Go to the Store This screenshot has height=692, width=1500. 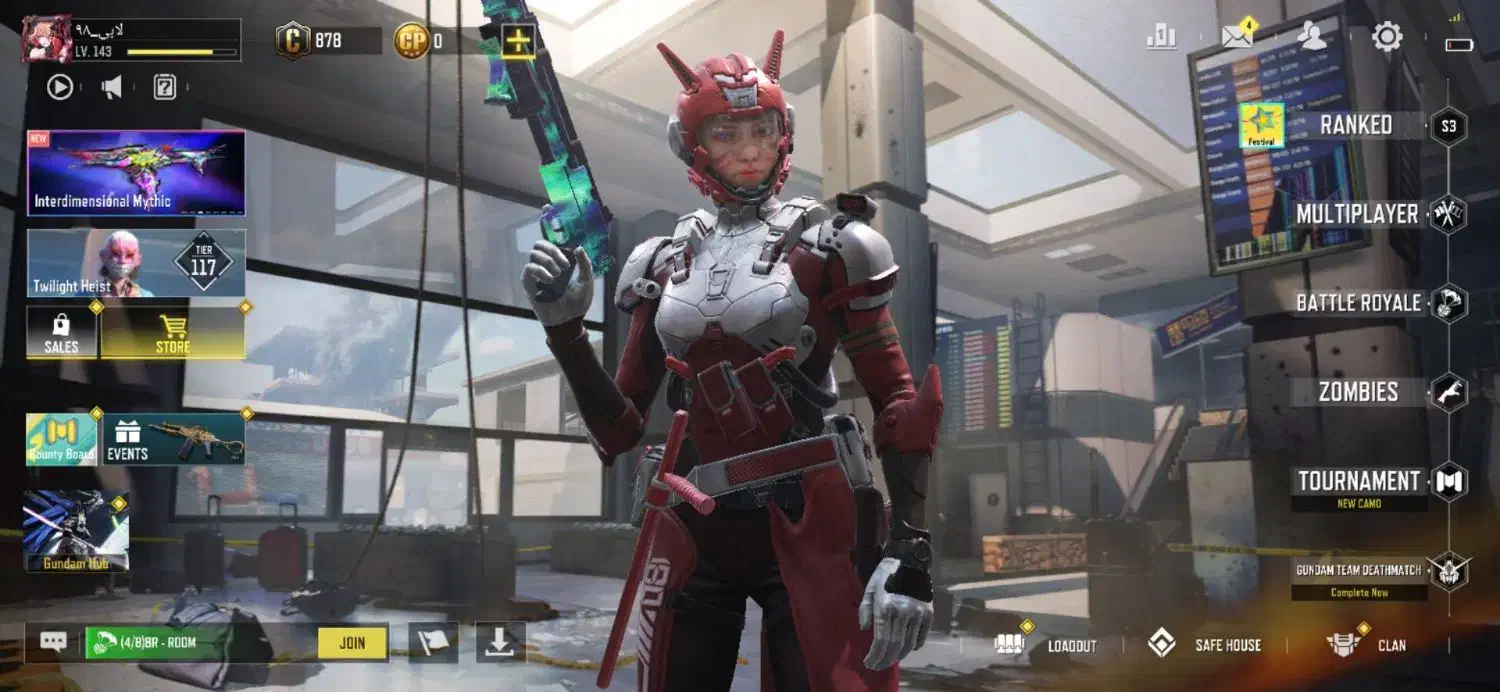(172, 333)
